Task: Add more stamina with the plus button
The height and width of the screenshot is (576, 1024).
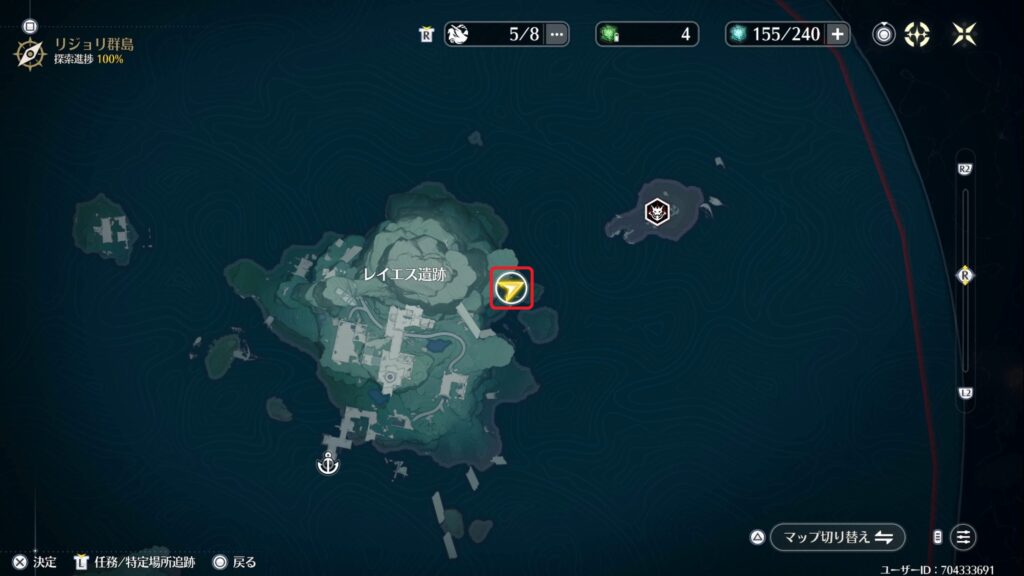Action: coord(837,34)
